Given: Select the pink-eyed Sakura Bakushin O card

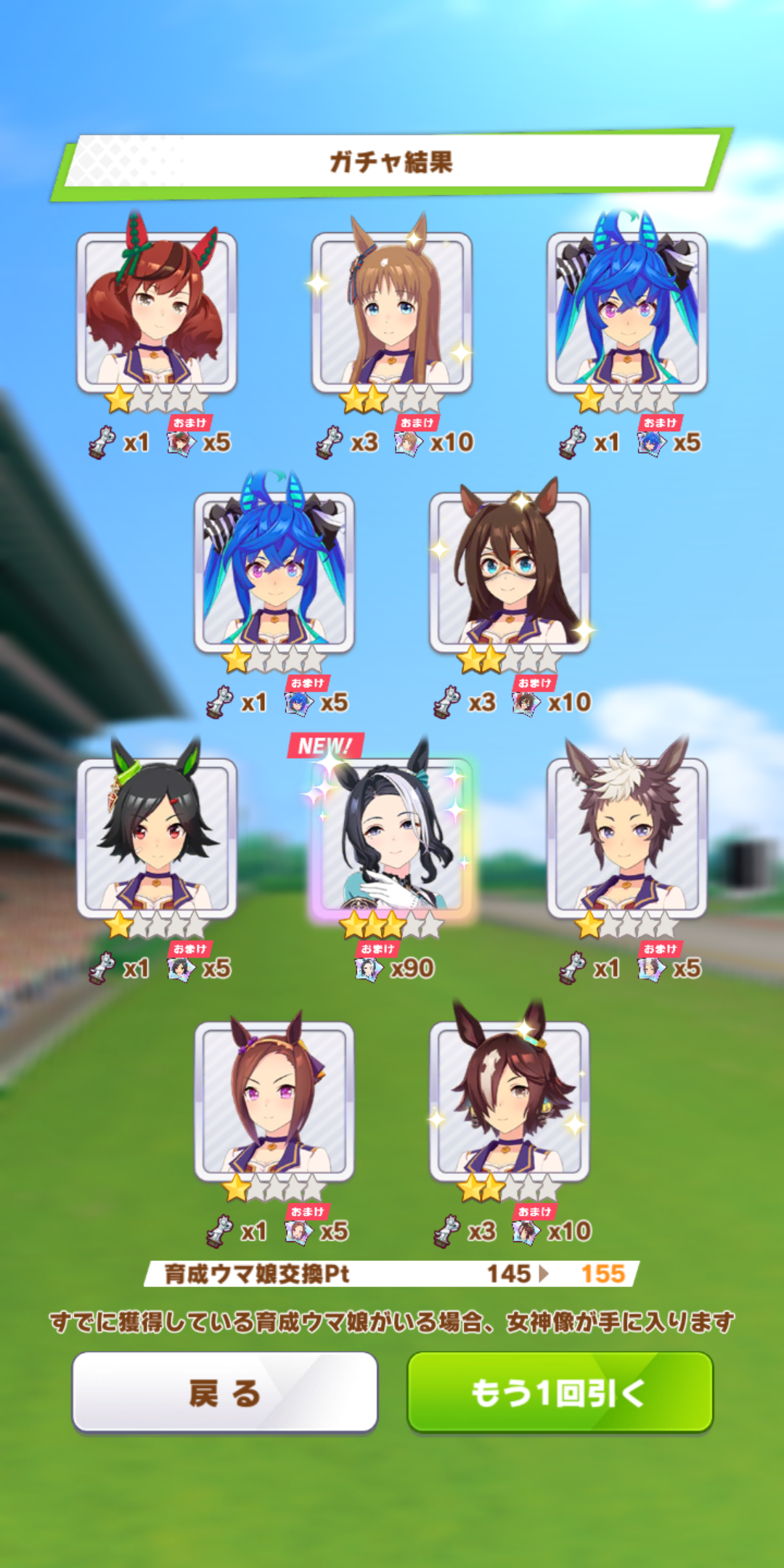Looking at the screenshot, I should (x=274, y=1101).
